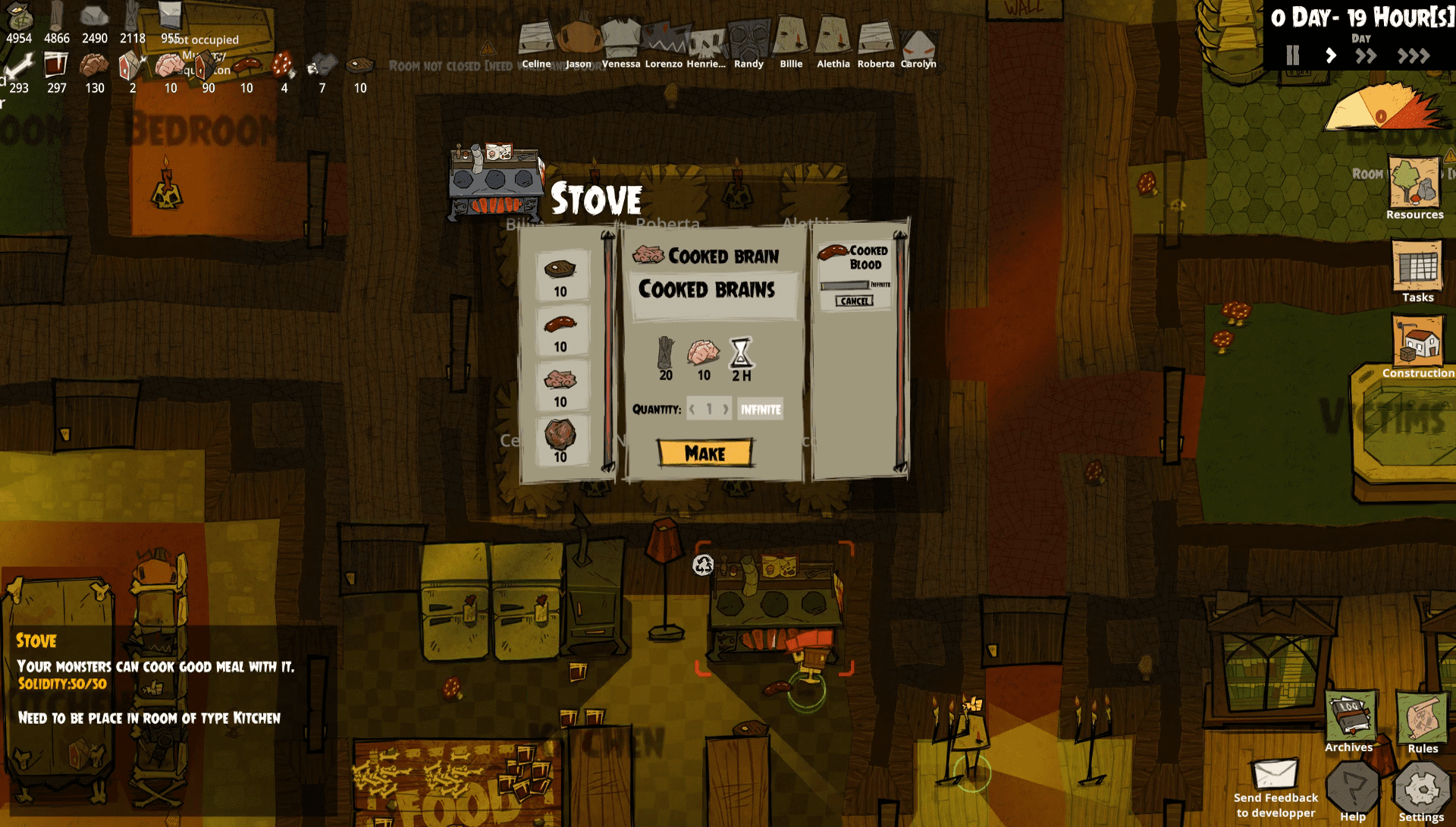
Task: View the Rules scroll
Action: pyautogui.click(x=1422, y=721)
